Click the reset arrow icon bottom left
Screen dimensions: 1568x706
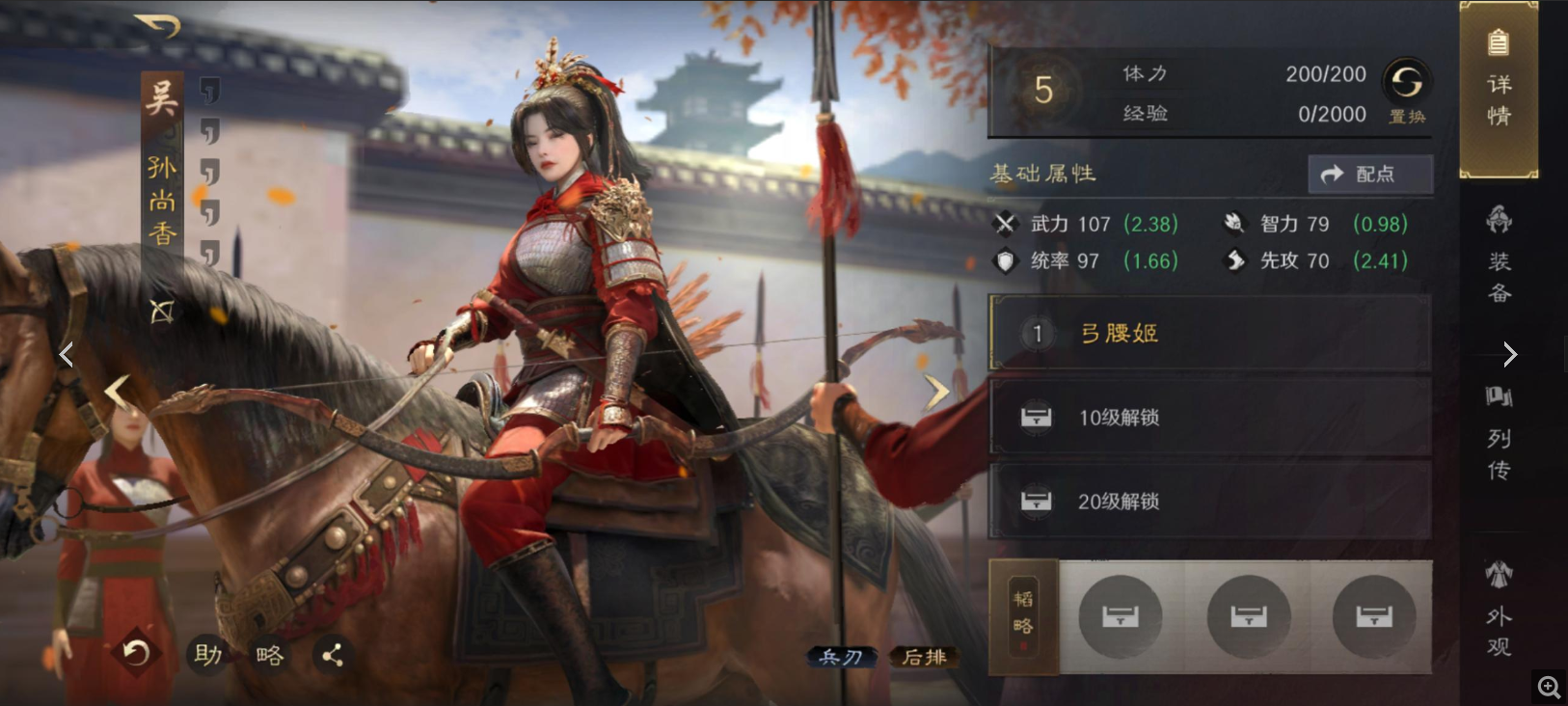(x=135, y=653)
